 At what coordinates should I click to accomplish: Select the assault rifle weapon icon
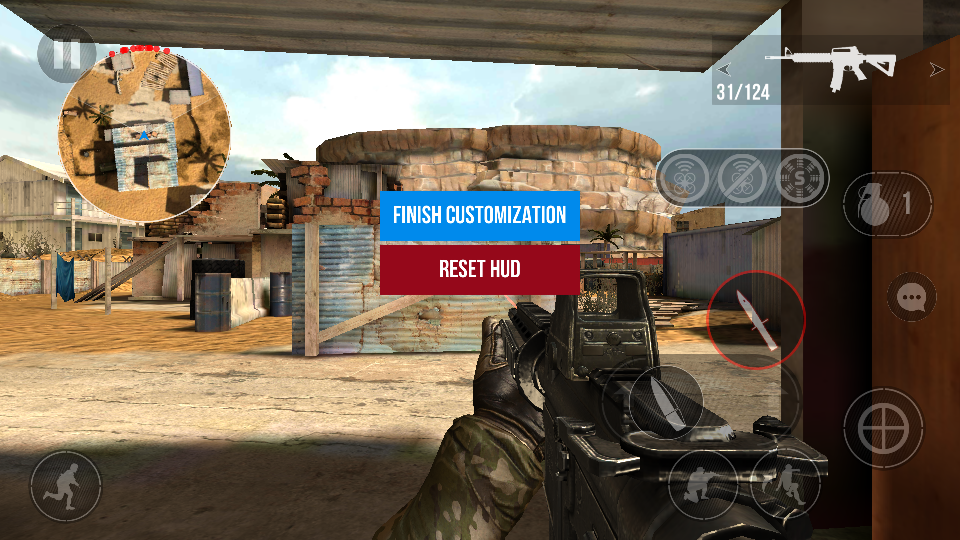click(832, 67)
